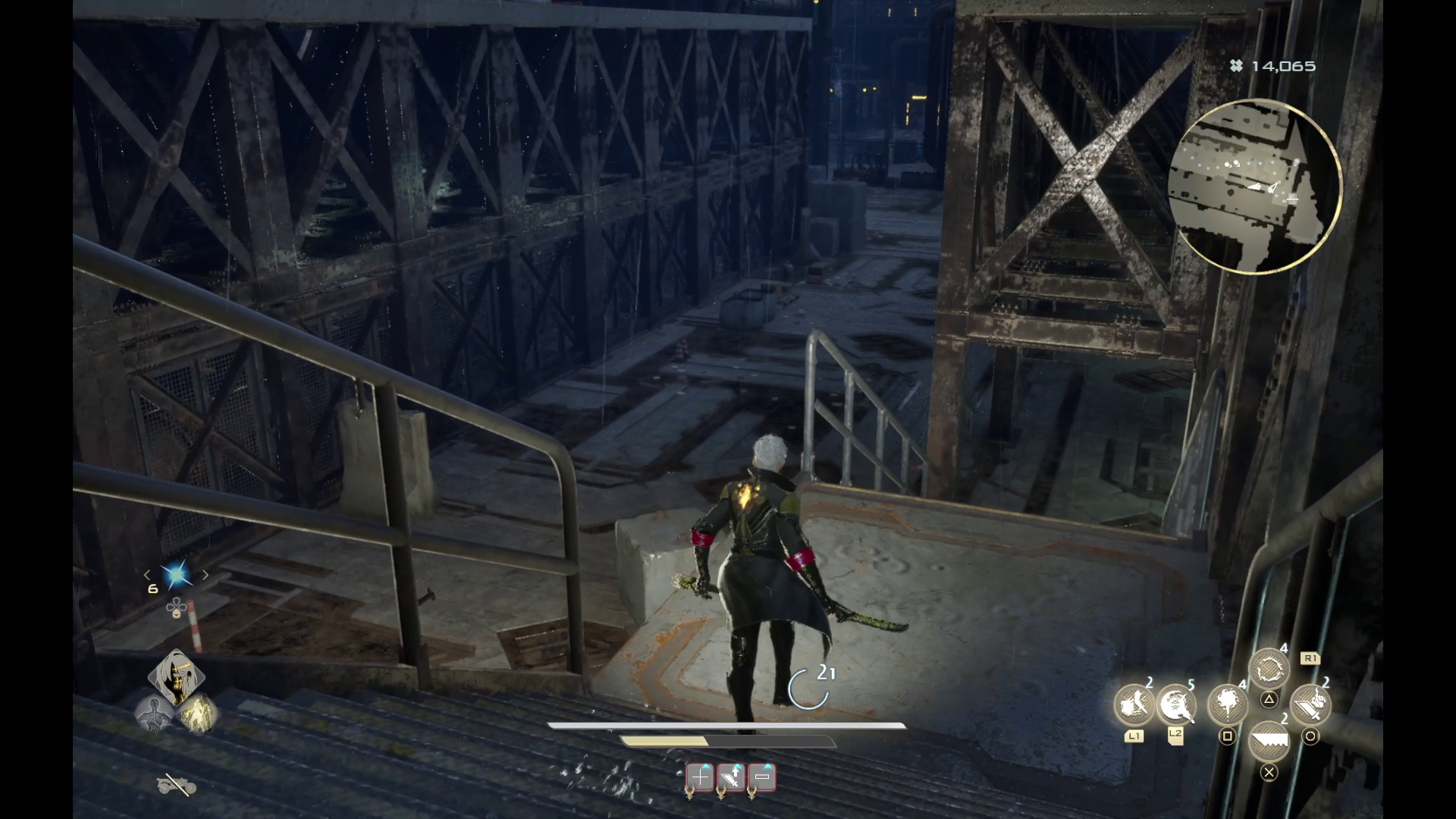Choose the glowing gold partner icon
Image resolution: width=1456 pixels, height=819 pixels.
click(198, 714)
